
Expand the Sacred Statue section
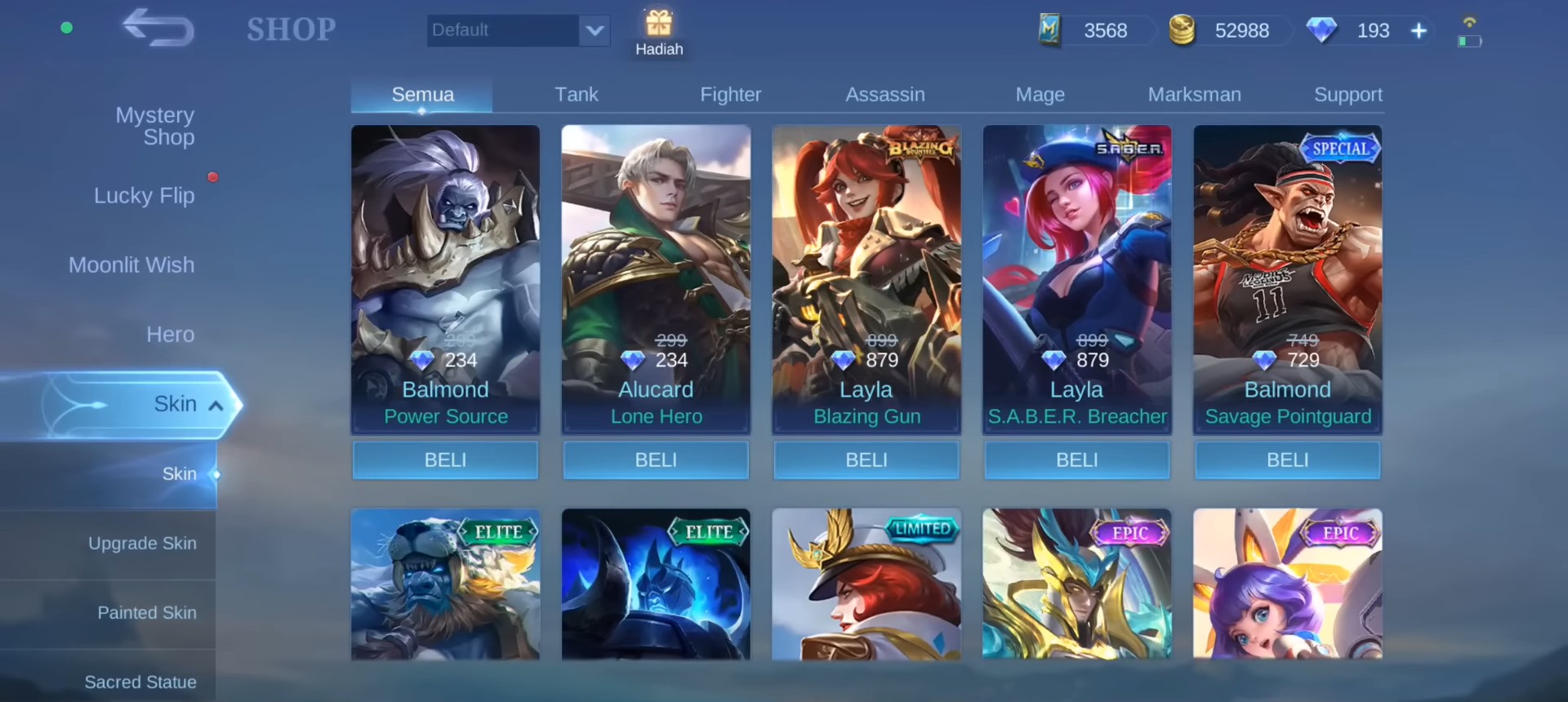tap(140, 682)
